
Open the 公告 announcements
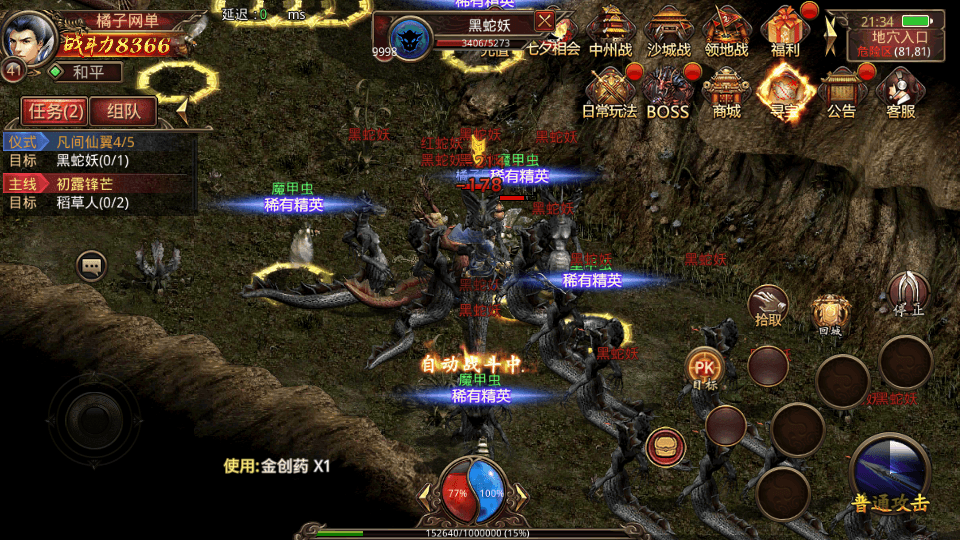(841, 91)
